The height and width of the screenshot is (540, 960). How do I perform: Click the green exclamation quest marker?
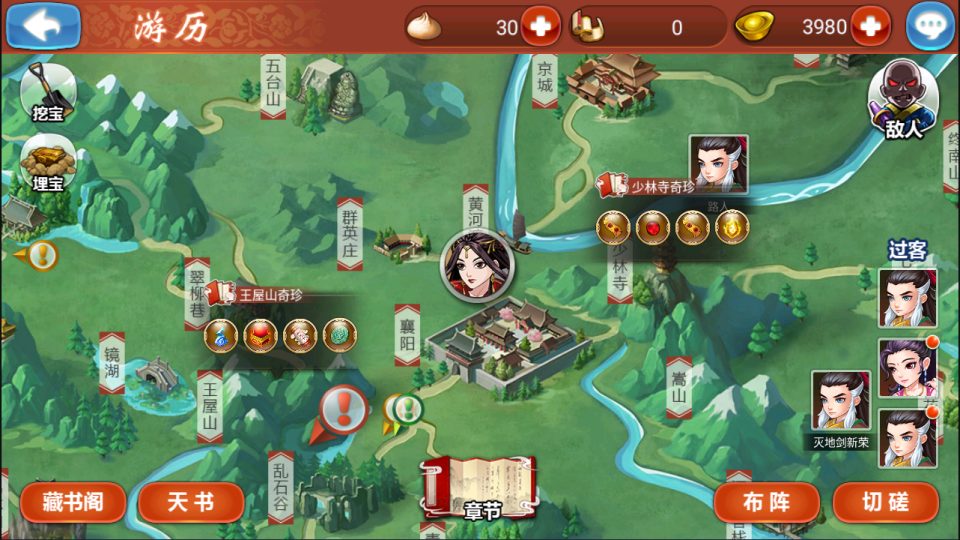[406, 408]
